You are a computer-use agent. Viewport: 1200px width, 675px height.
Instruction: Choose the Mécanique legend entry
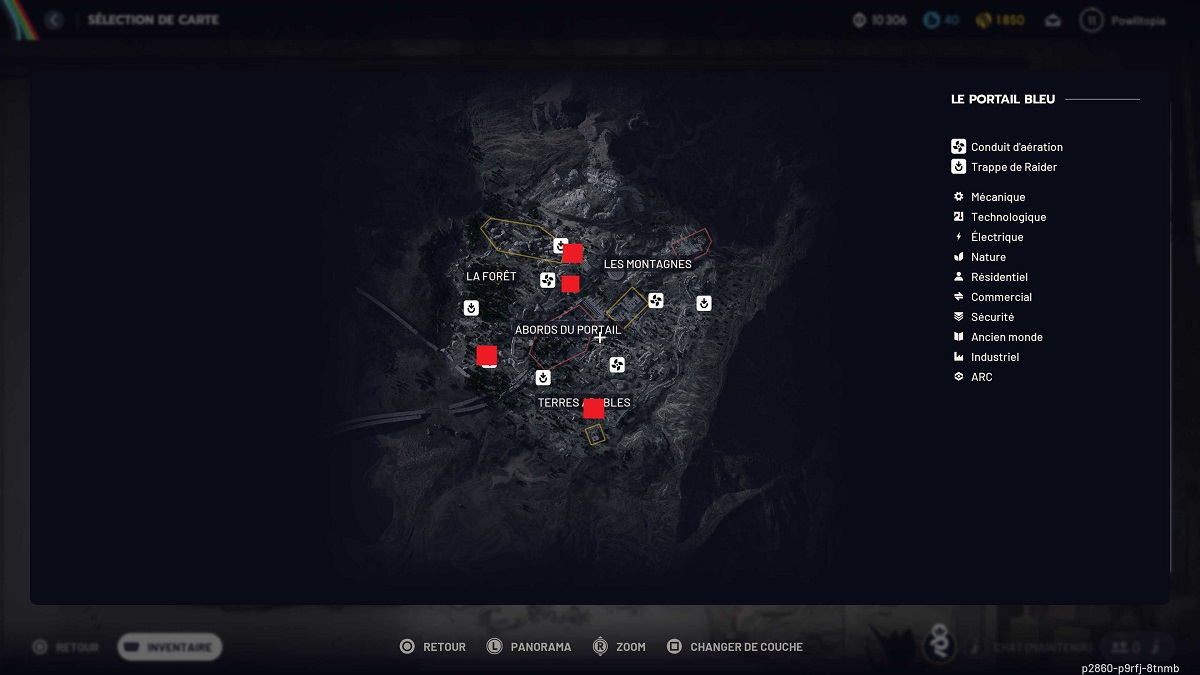997,197
